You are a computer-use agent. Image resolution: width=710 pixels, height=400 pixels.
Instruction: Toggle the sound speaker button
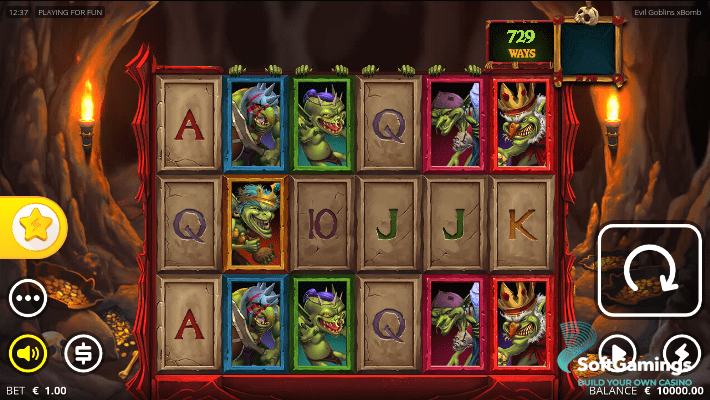point(28,352)
